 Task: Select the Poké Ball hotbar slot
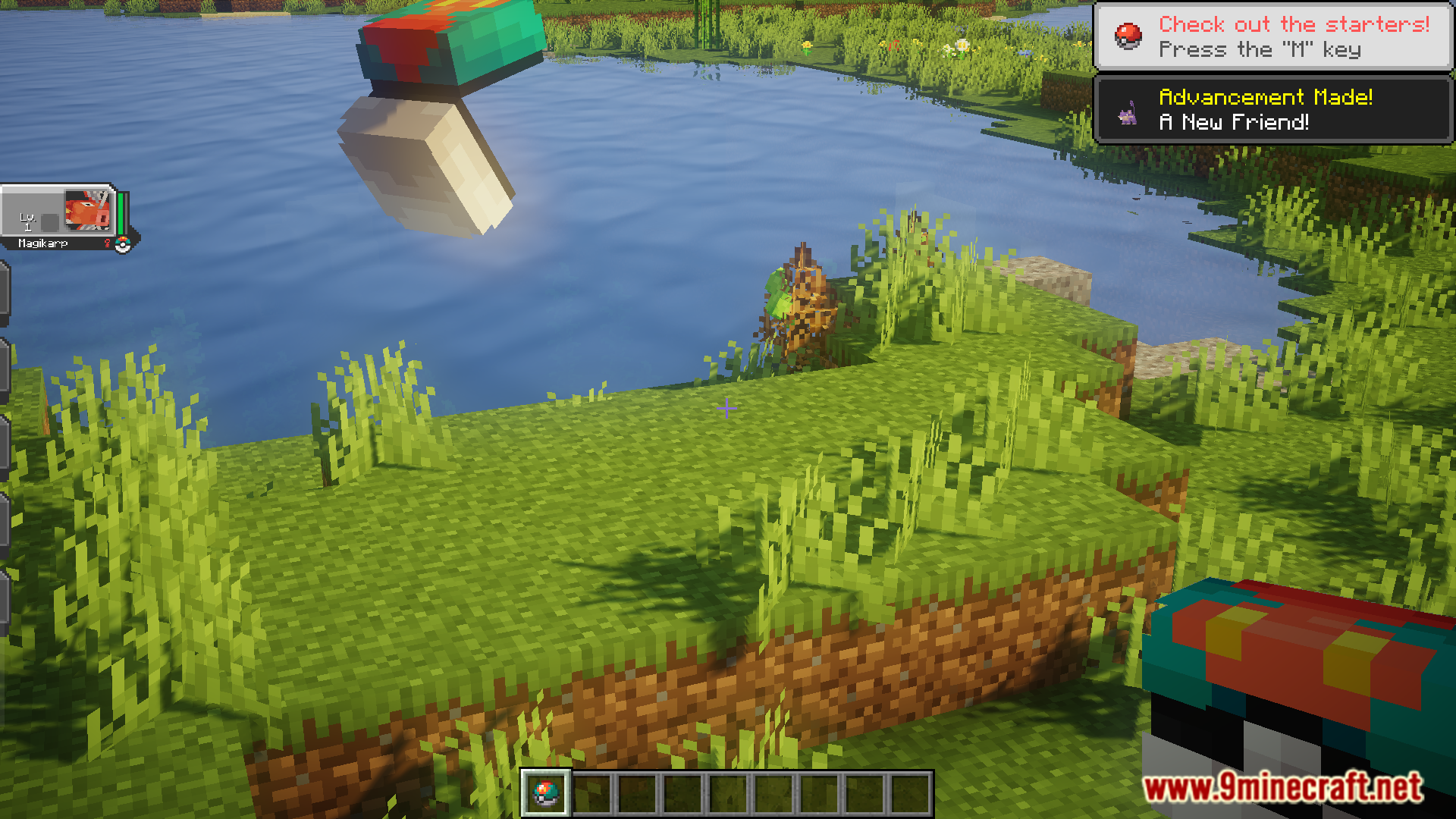click(x=546, y=793)
